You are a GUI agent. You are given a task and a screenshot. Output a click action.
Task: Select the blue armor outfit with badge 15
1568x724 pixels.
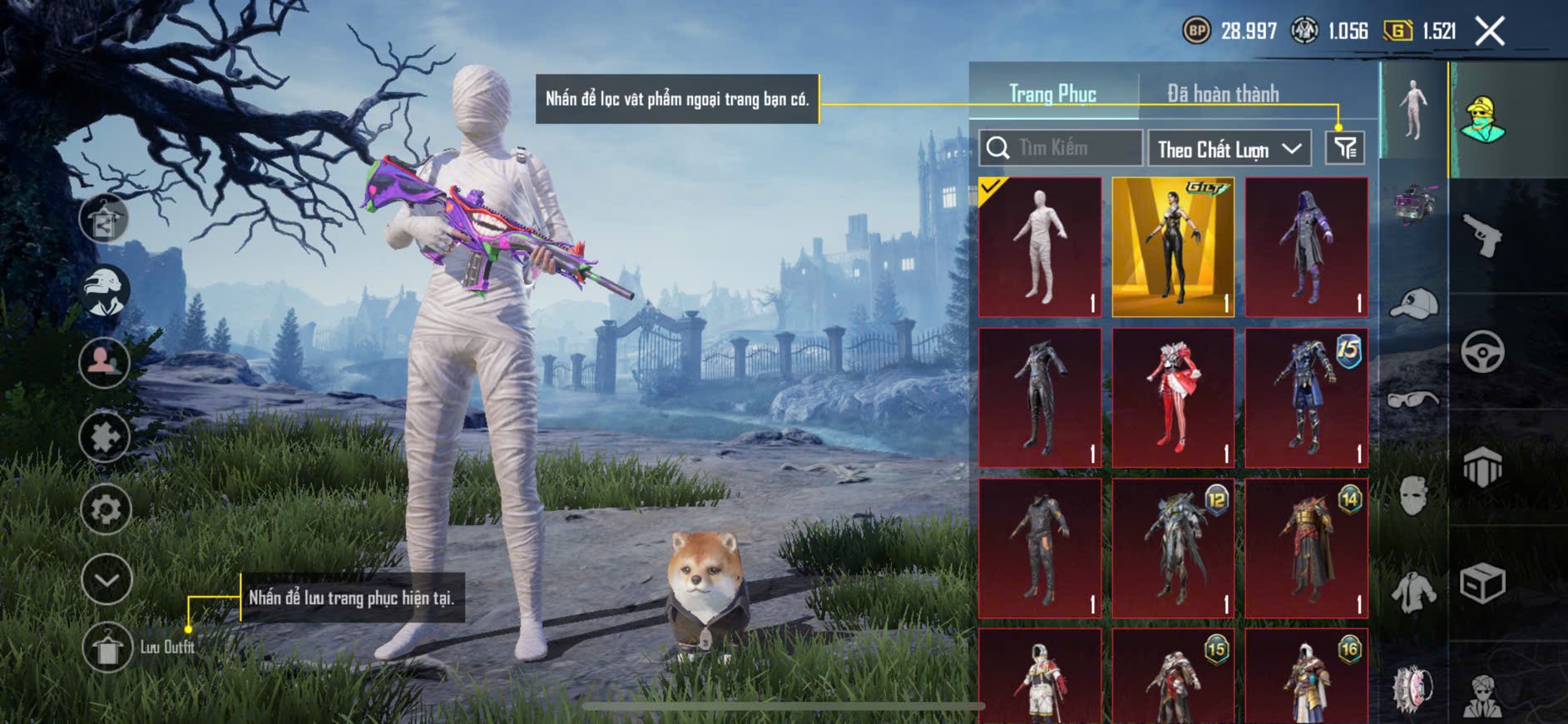click(x=1307, y=398)
